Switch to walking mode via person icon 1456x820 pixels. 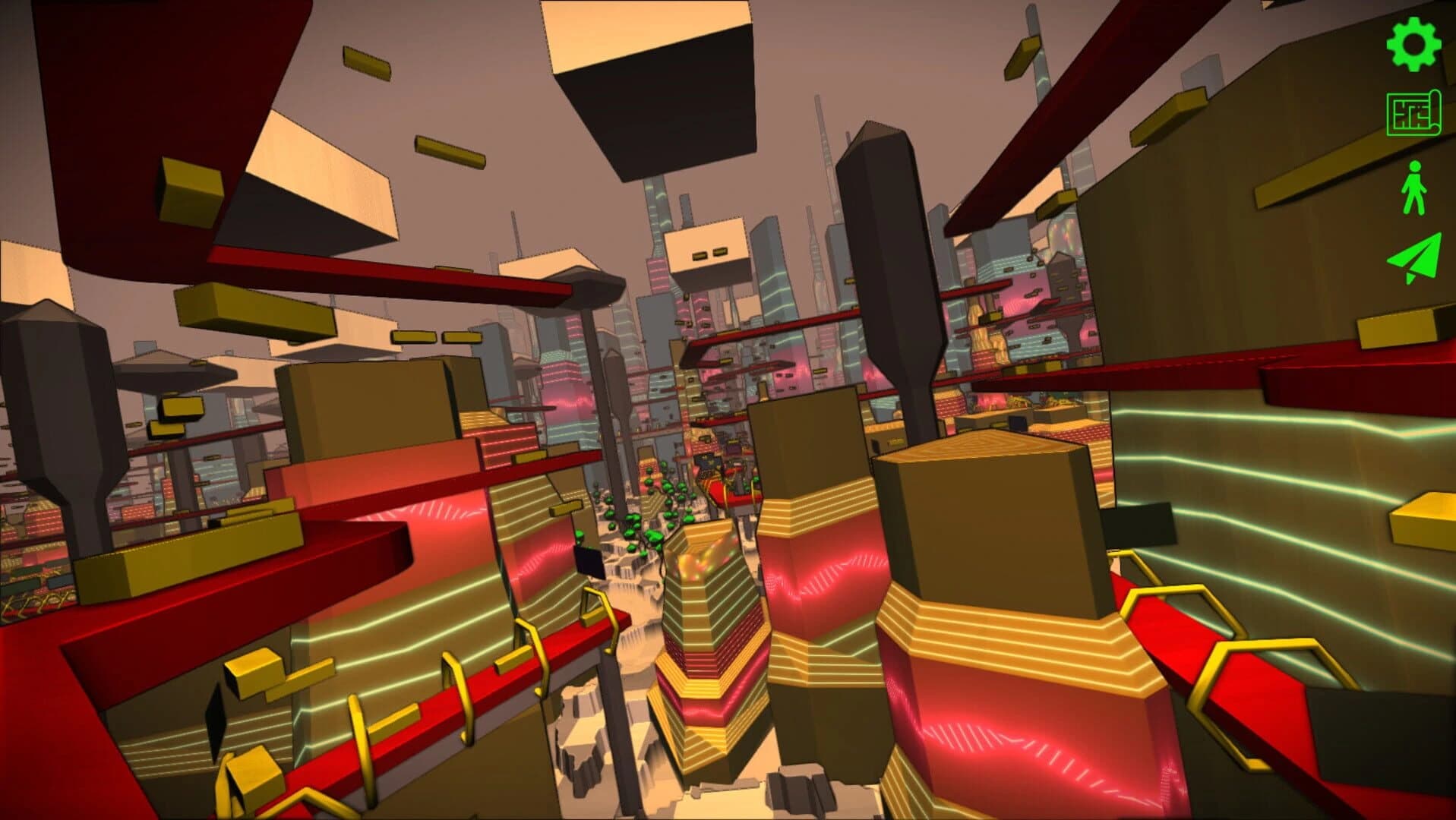[1413, 188]
